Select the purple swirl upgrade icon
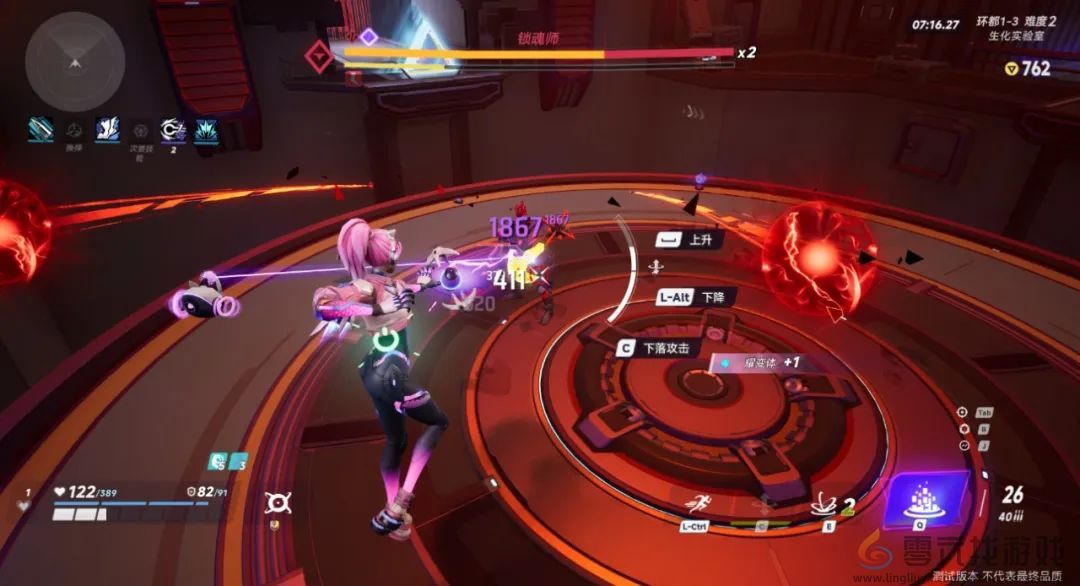The width and height of the screenshot is (1080, 586). [x=172, y=129]
